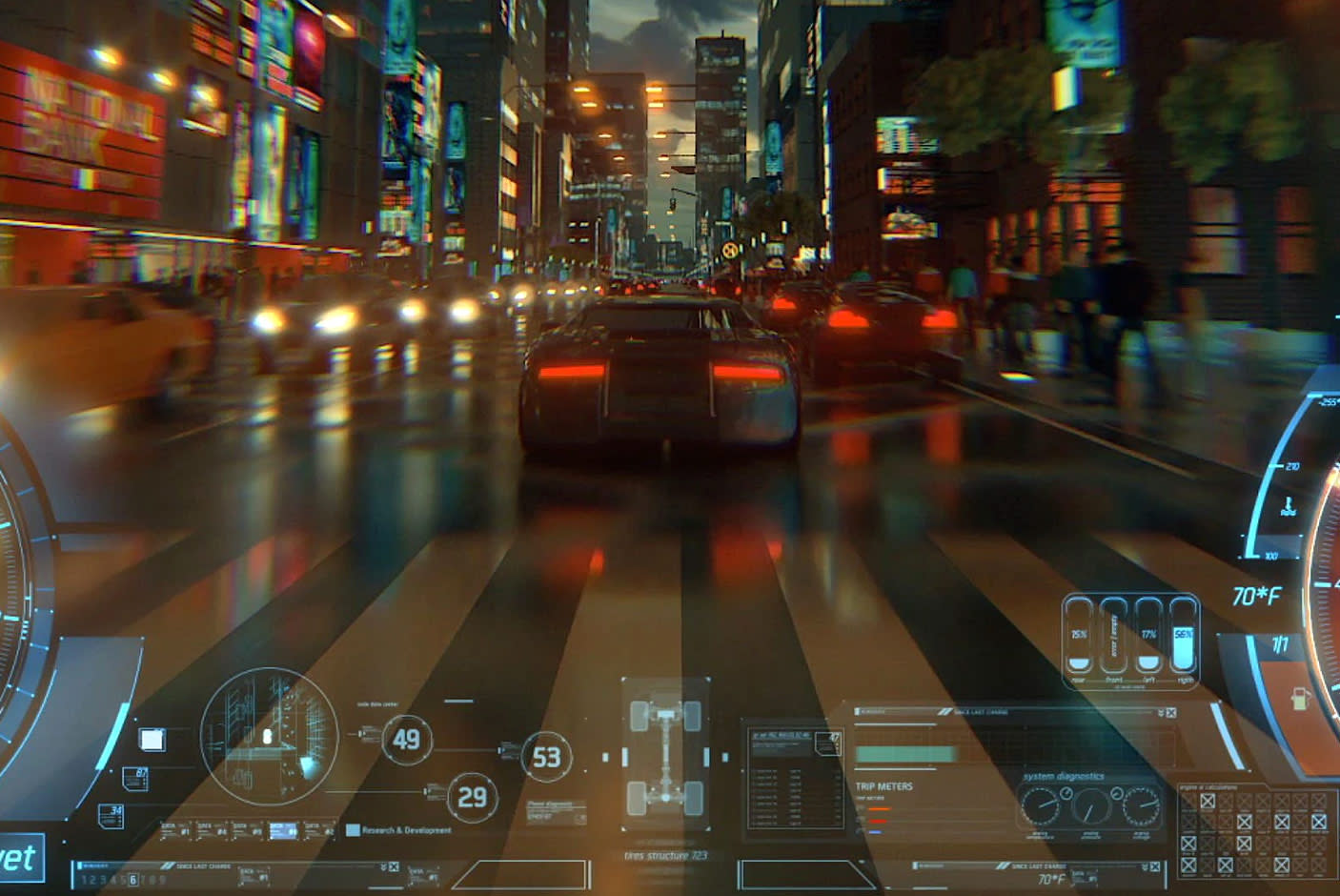1340x896 pixels.
Task: Select the highlighted data tile in the row
Action: [x=283, y=831]
